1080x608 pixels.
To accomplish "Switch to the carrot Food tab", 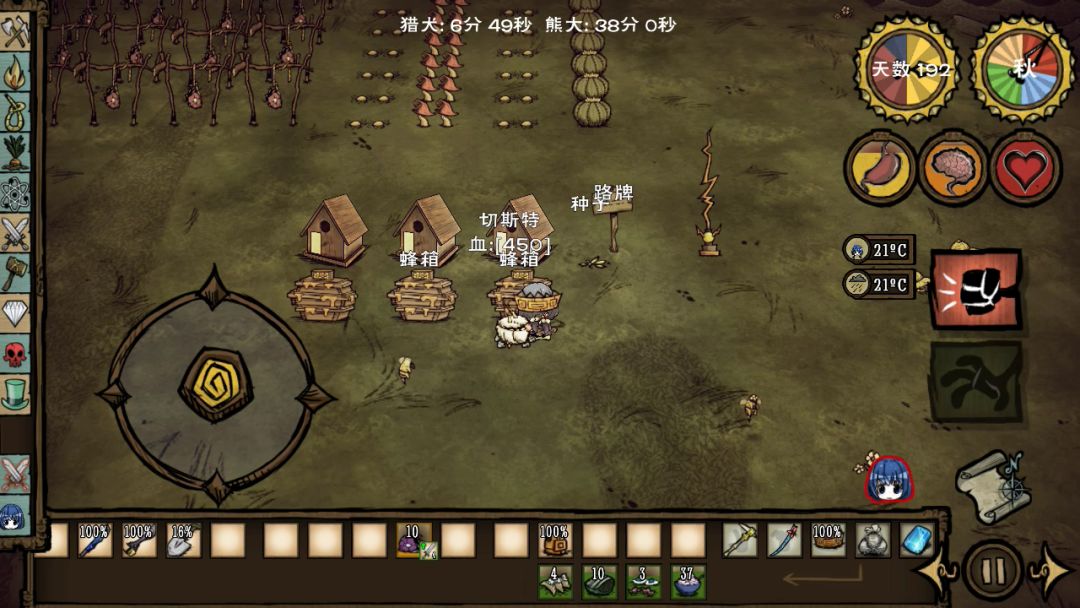I will coord(16,152).
